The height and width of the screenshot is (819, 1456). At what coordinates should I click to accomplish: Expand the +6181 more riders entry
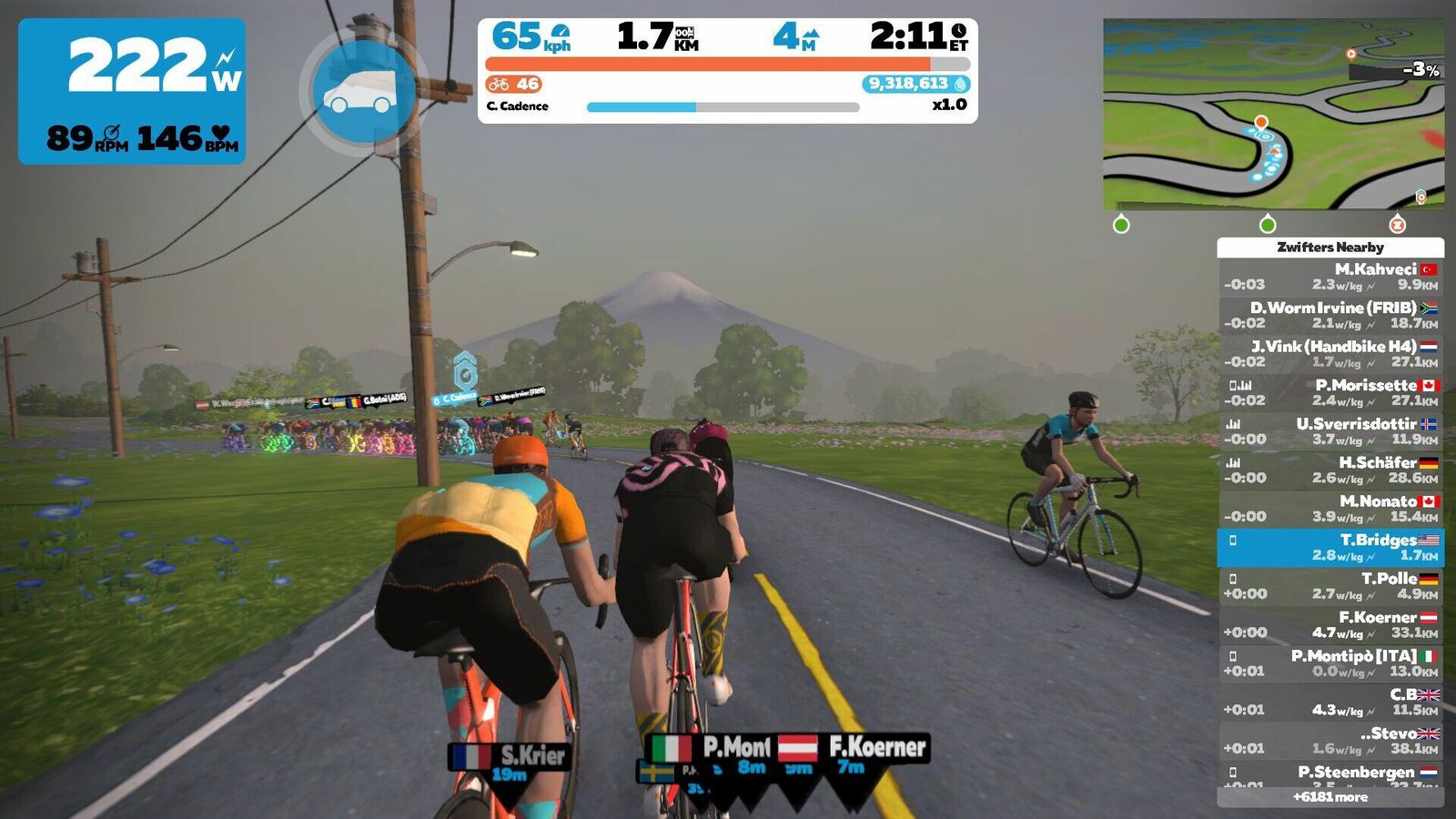pyautogui.click(x=1330, y=797)
